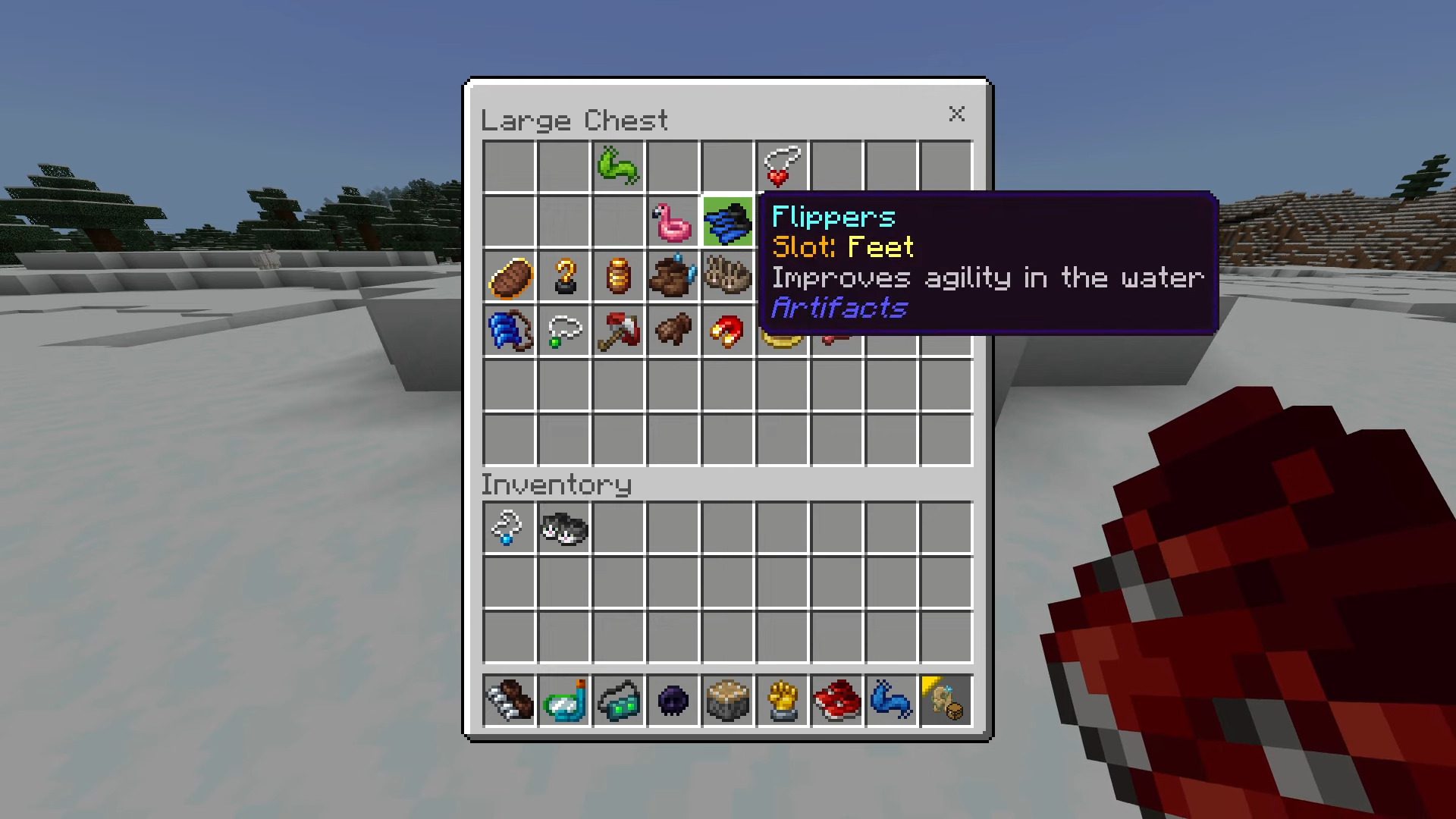Choose the blue arm item in hotbar
This screenshot has width=1456, height=819.
pos(891,701)
